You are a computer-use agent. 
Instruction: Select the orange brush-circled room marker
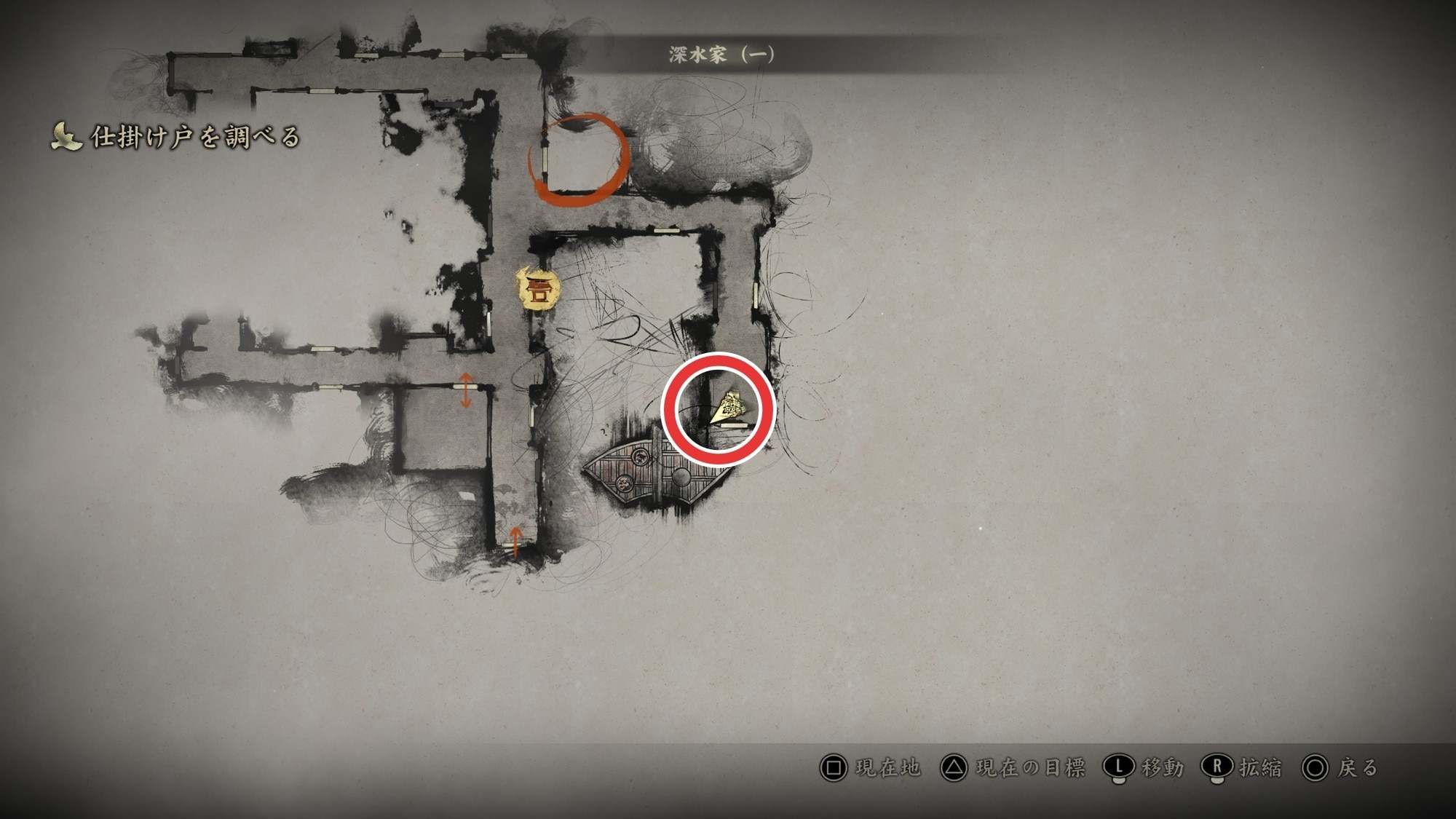click(579, 159)
